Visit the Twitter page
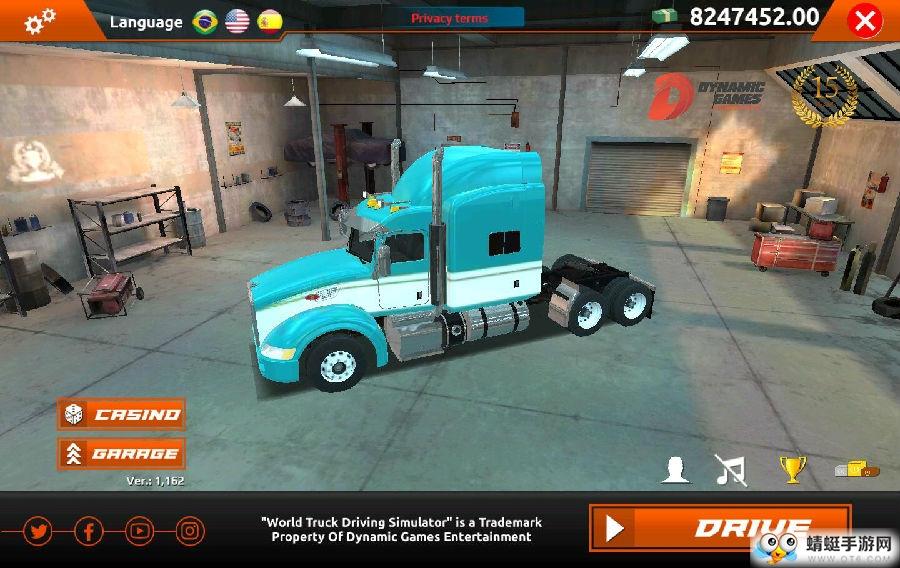The height and width of the screenshot is (568, 900). pos(38,531)
